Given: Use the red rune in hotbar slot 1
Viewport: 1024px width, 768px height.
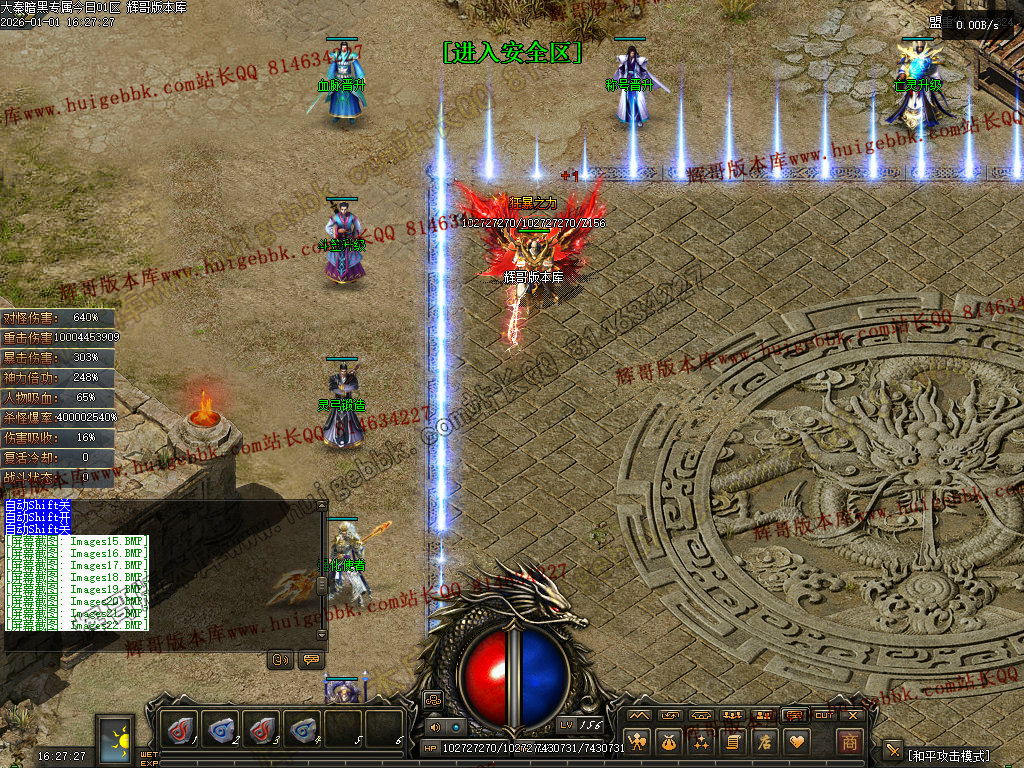Looking at the screenshot, I should click(x=181, y=730).
